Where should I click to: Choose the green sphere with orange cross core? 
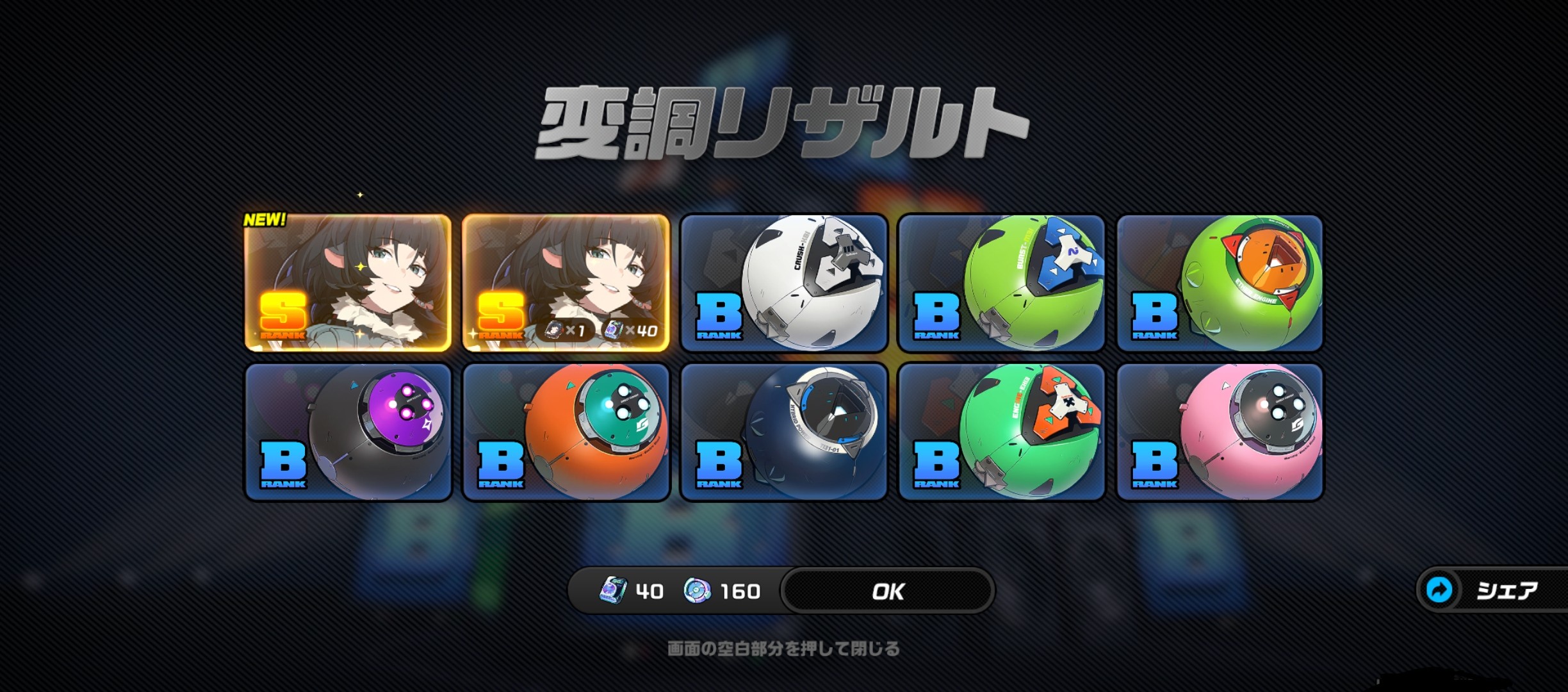(1001, 432)
